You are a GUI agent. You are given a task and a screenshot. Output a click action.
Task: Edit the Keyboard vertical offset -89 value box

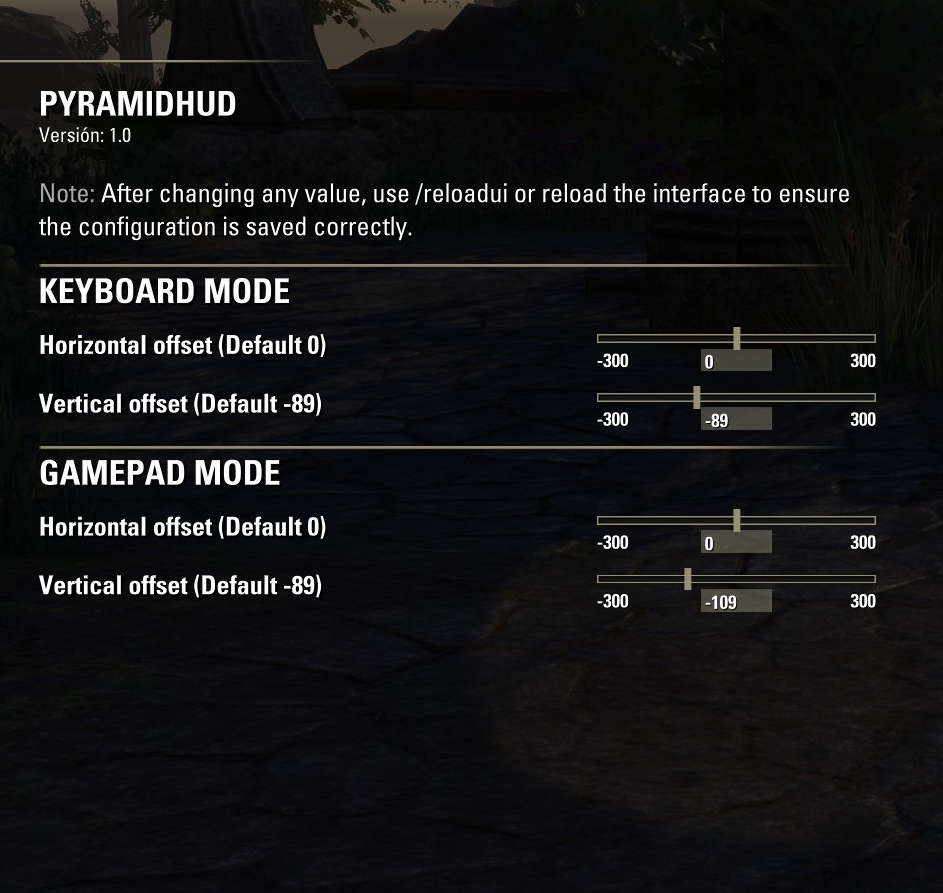coord(736,420)
